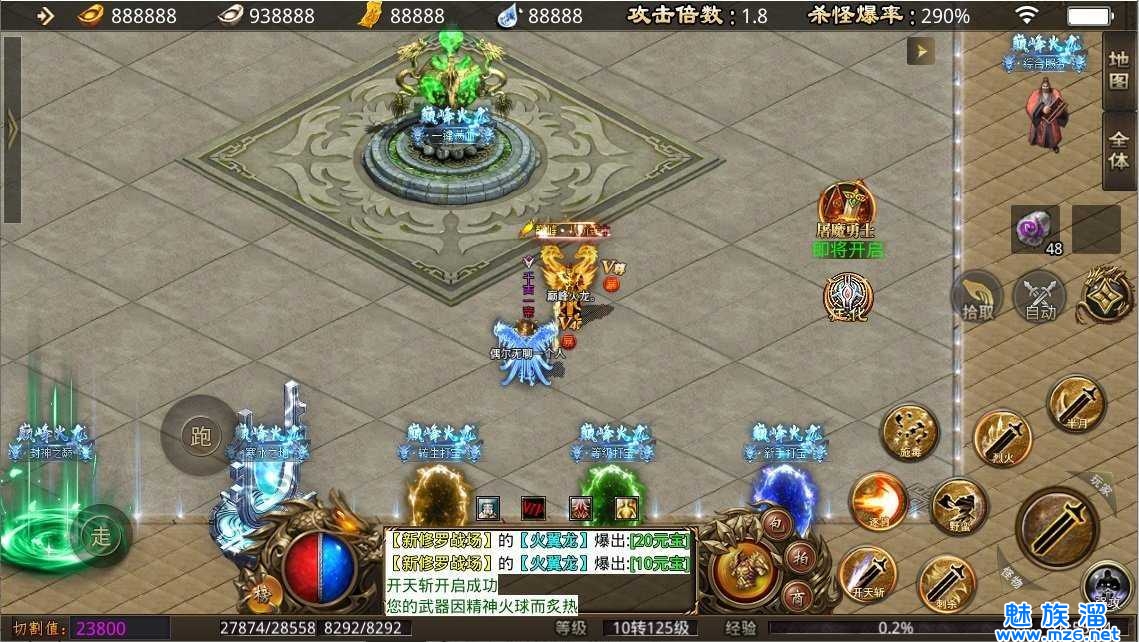Use the 半月 half-moon skill
This screenshot has width=1139, height=642.
click(1076, 403)
